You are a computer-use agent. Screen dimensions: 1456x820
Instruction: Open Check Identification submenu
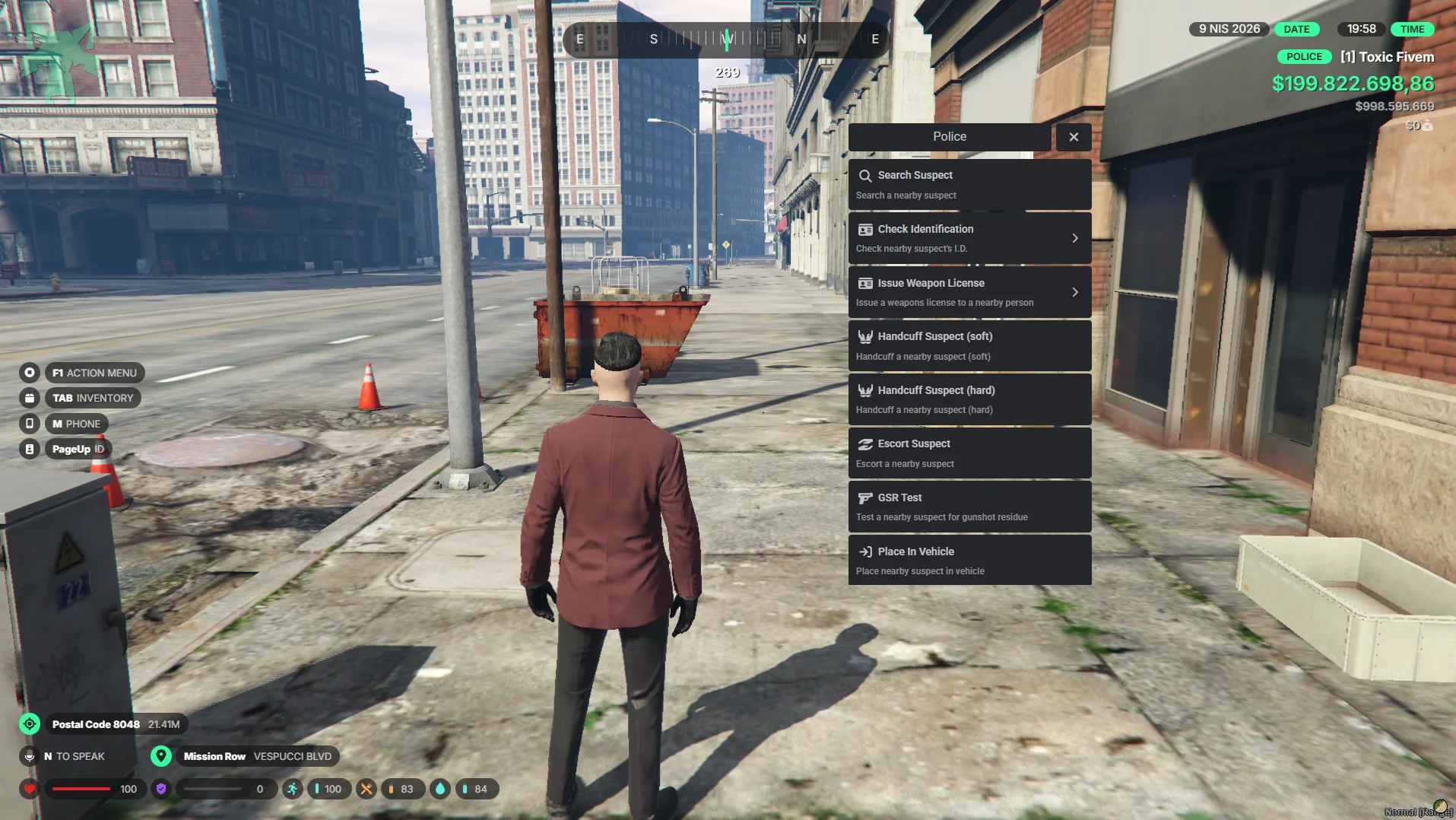pyautogui.click(x=969, y=238)
